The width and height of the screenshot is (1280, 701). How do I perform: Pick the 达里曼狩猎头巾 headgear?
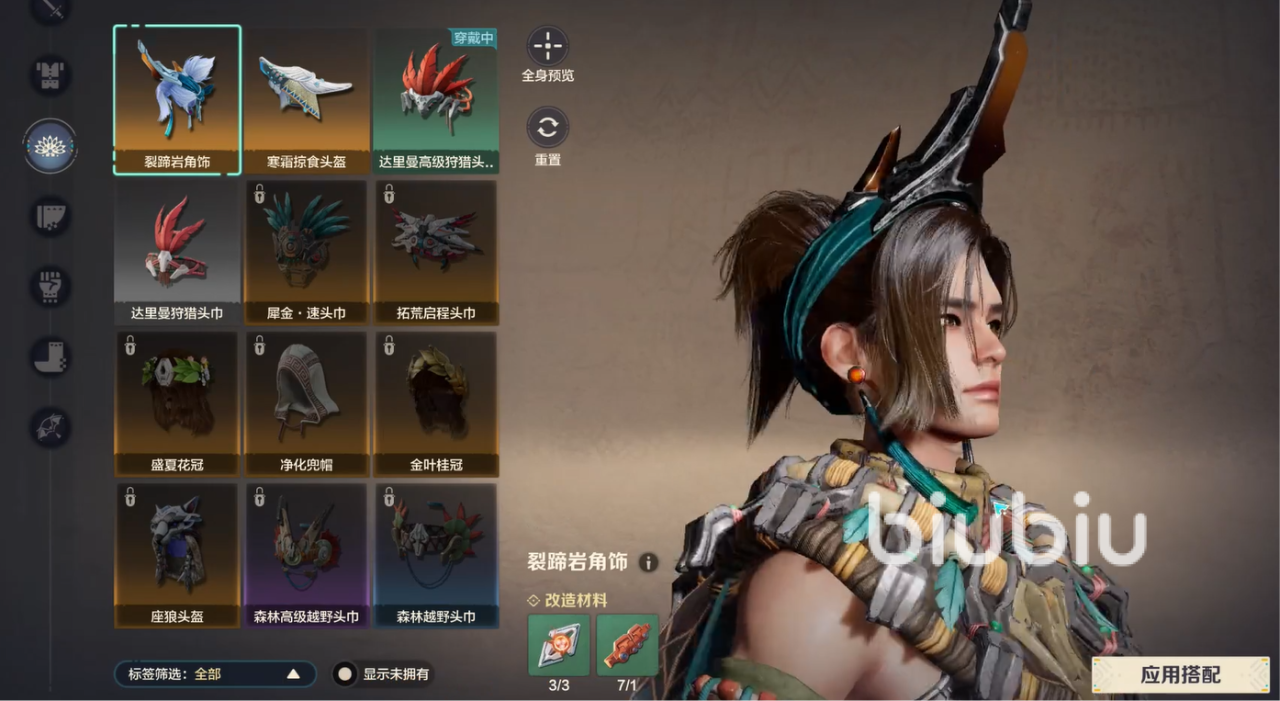click(177, 251)
